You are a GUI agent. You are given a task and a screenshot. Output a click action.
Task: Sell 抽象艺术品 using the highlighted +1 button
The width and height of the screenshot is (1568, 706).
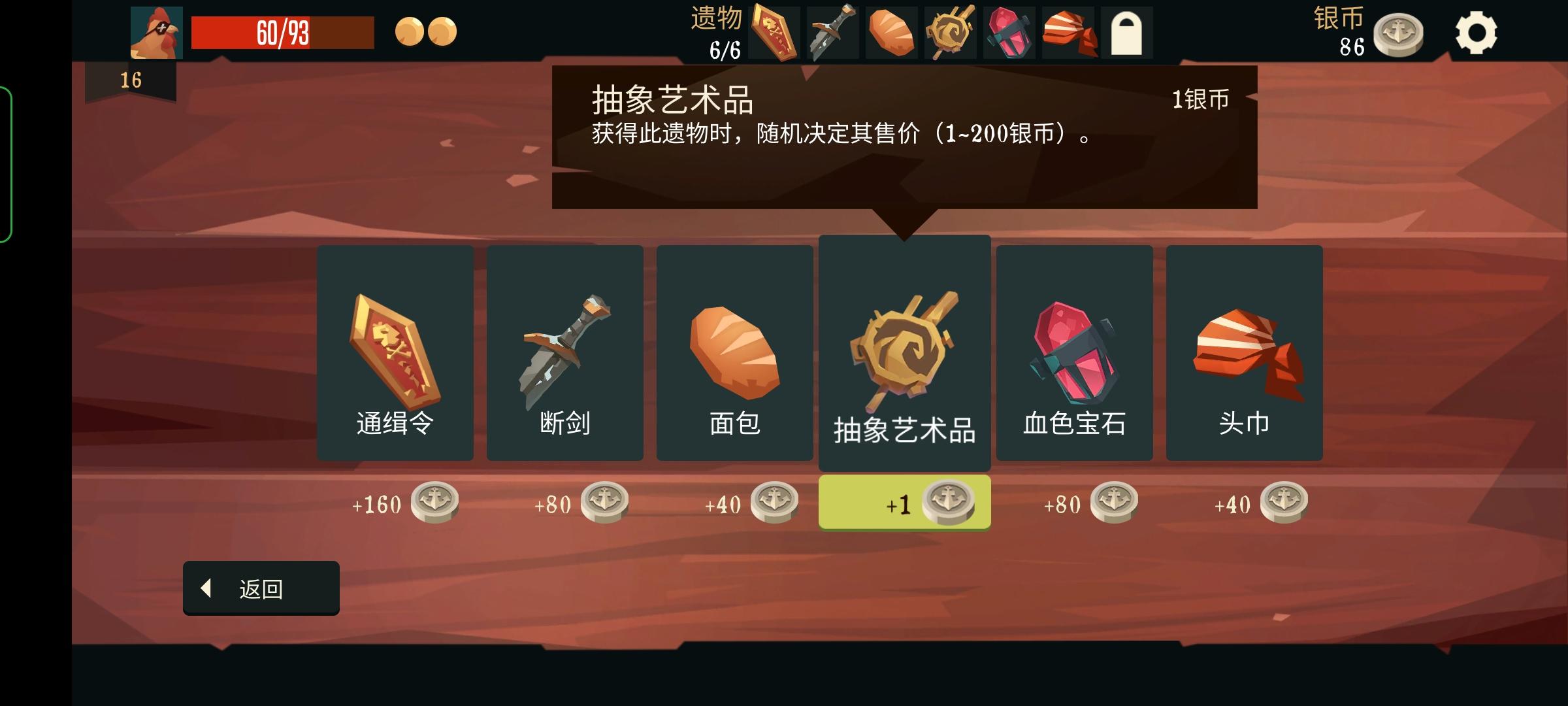pos(905,502)
